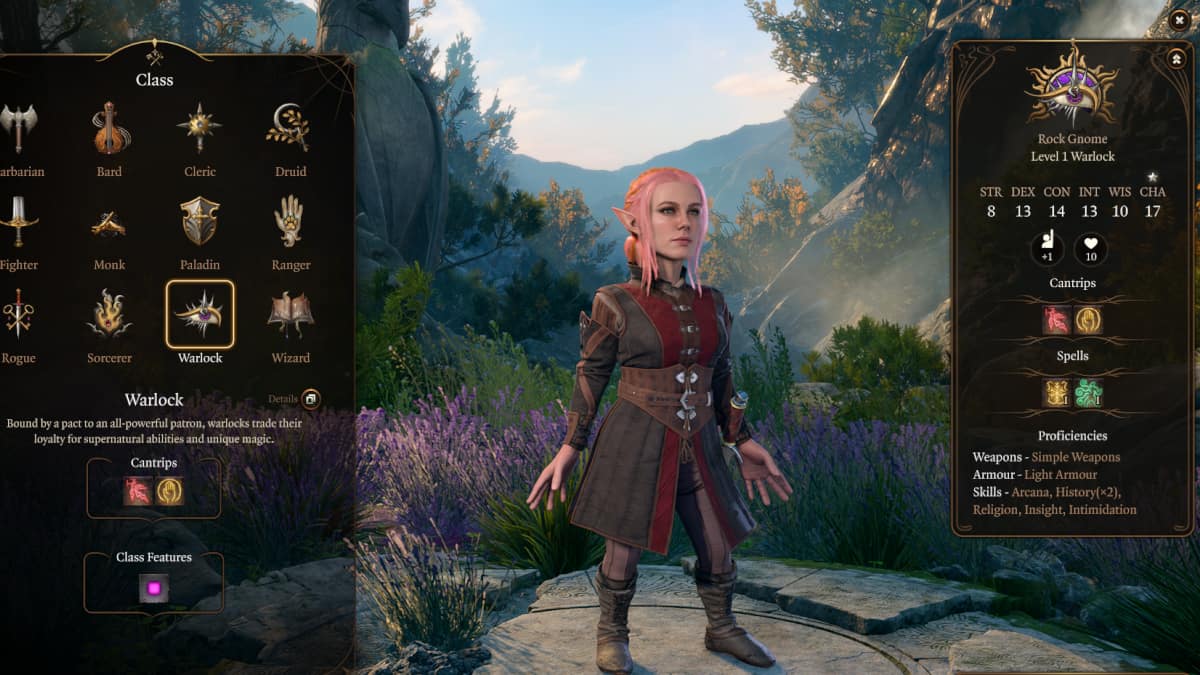The image size is (1200, 675).
Task: Inspect the green spell icon in summary
Action: pyautogui.click(x=1090, y=393)
